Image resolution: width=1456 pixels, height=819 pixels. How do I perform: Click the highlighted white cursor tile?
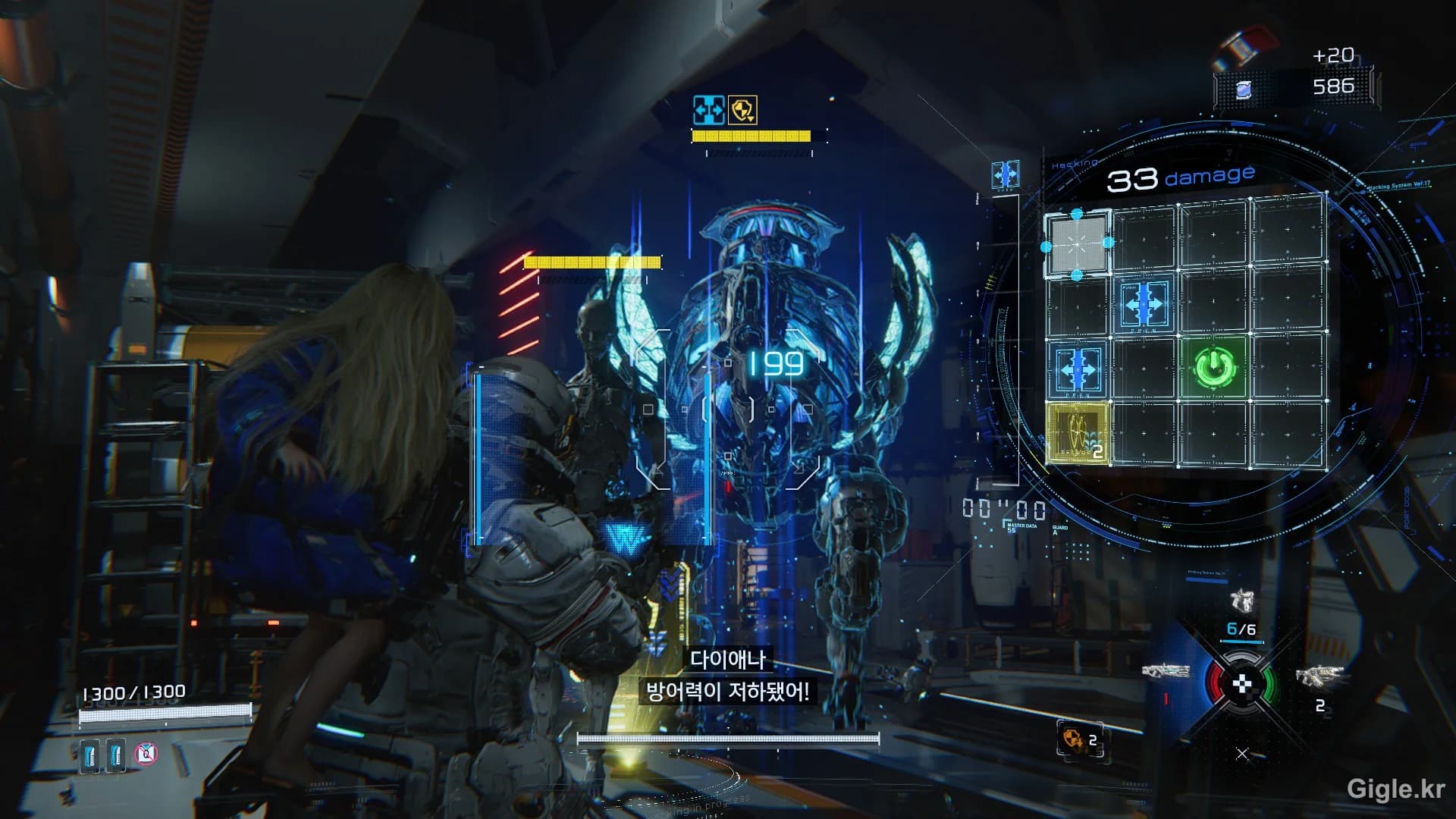(x=1077, y=244)
